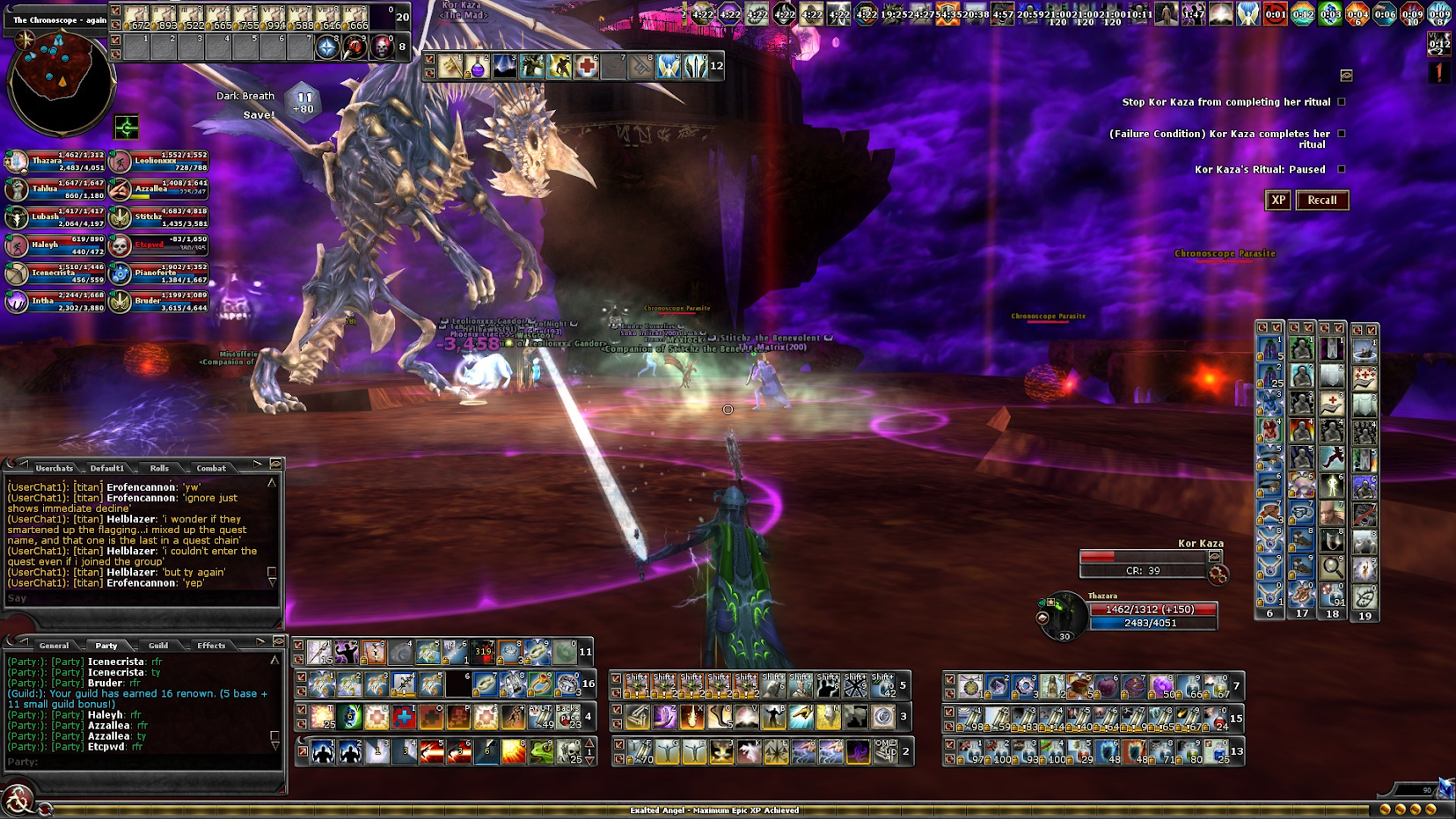
Task: Toggle the green crosshair icon below minimap
Action: (x=127, y=128)
